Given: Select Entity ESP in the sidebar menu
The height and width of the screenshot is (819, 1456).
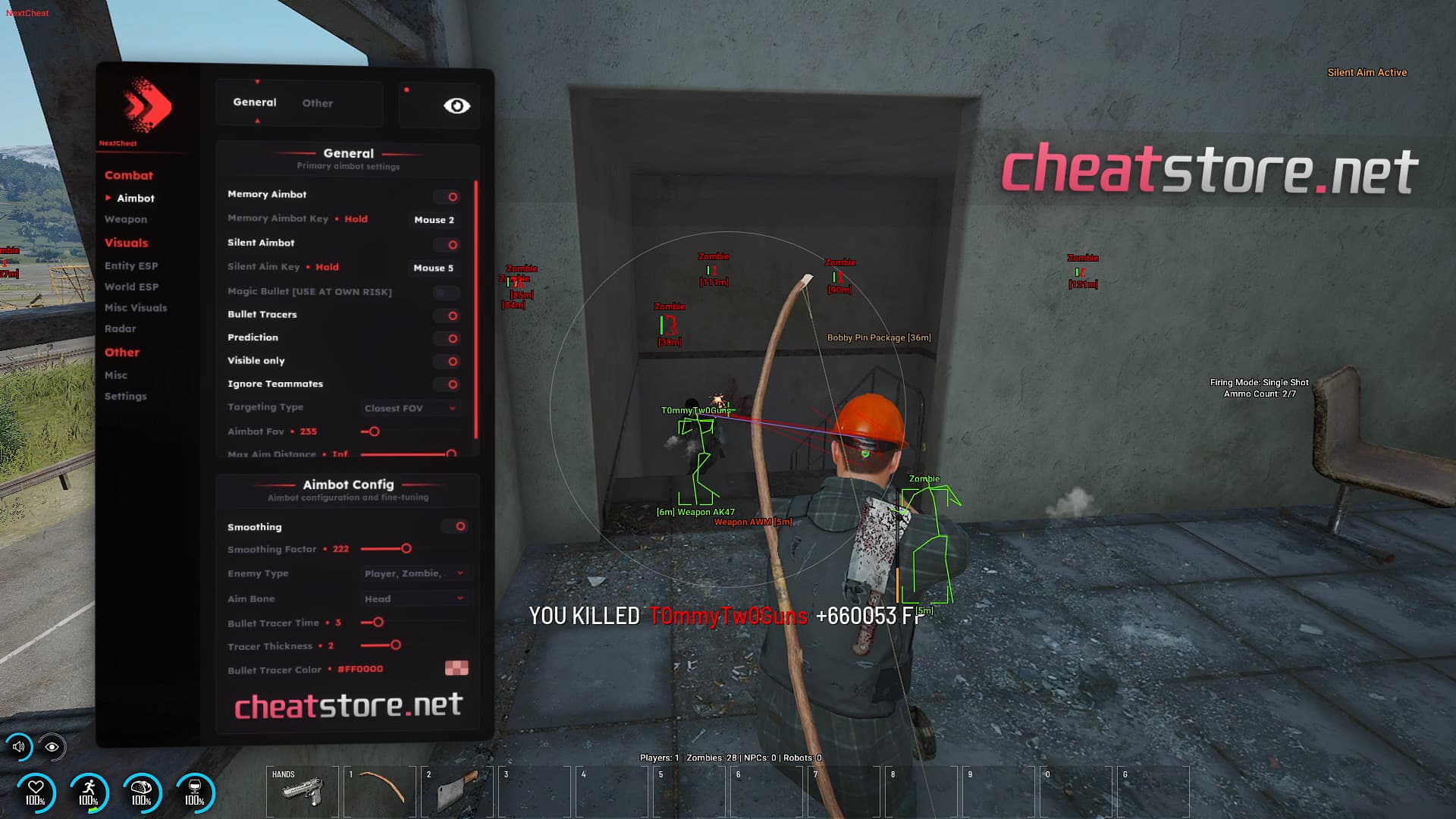Looking at the screenshot, I should (133, 265).
